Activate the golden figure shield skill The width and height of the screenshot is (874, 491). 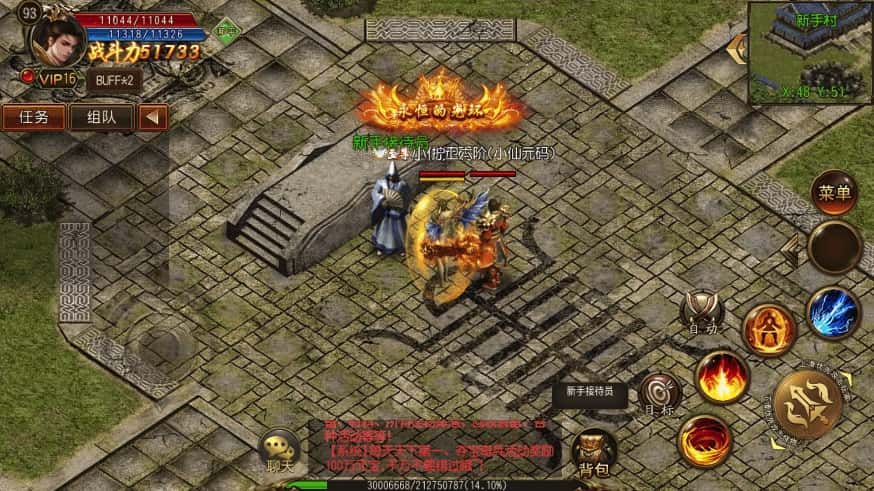[x=769, y=328]
